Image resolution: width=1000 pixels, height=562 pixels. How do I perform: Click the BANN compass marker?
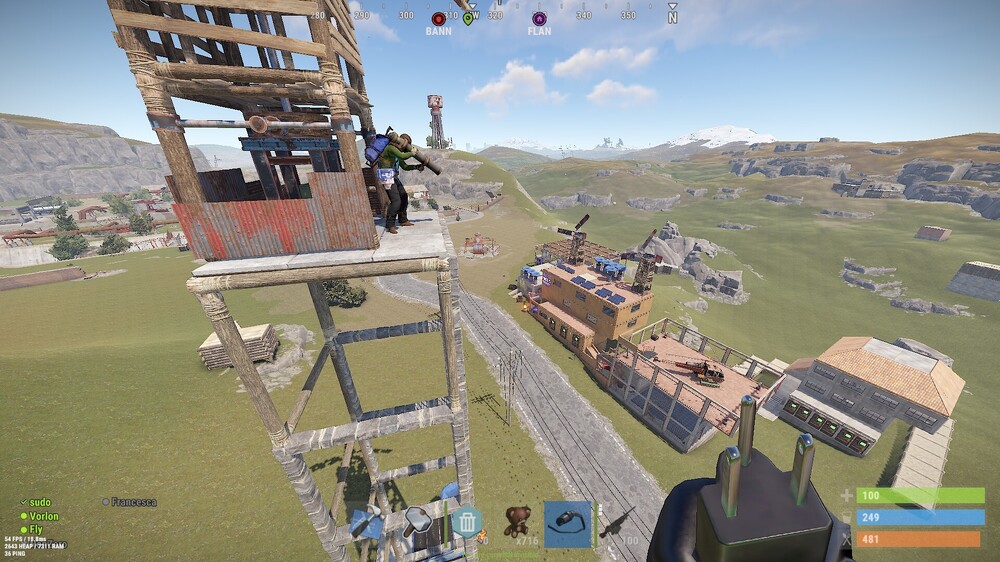pos(438,19)
